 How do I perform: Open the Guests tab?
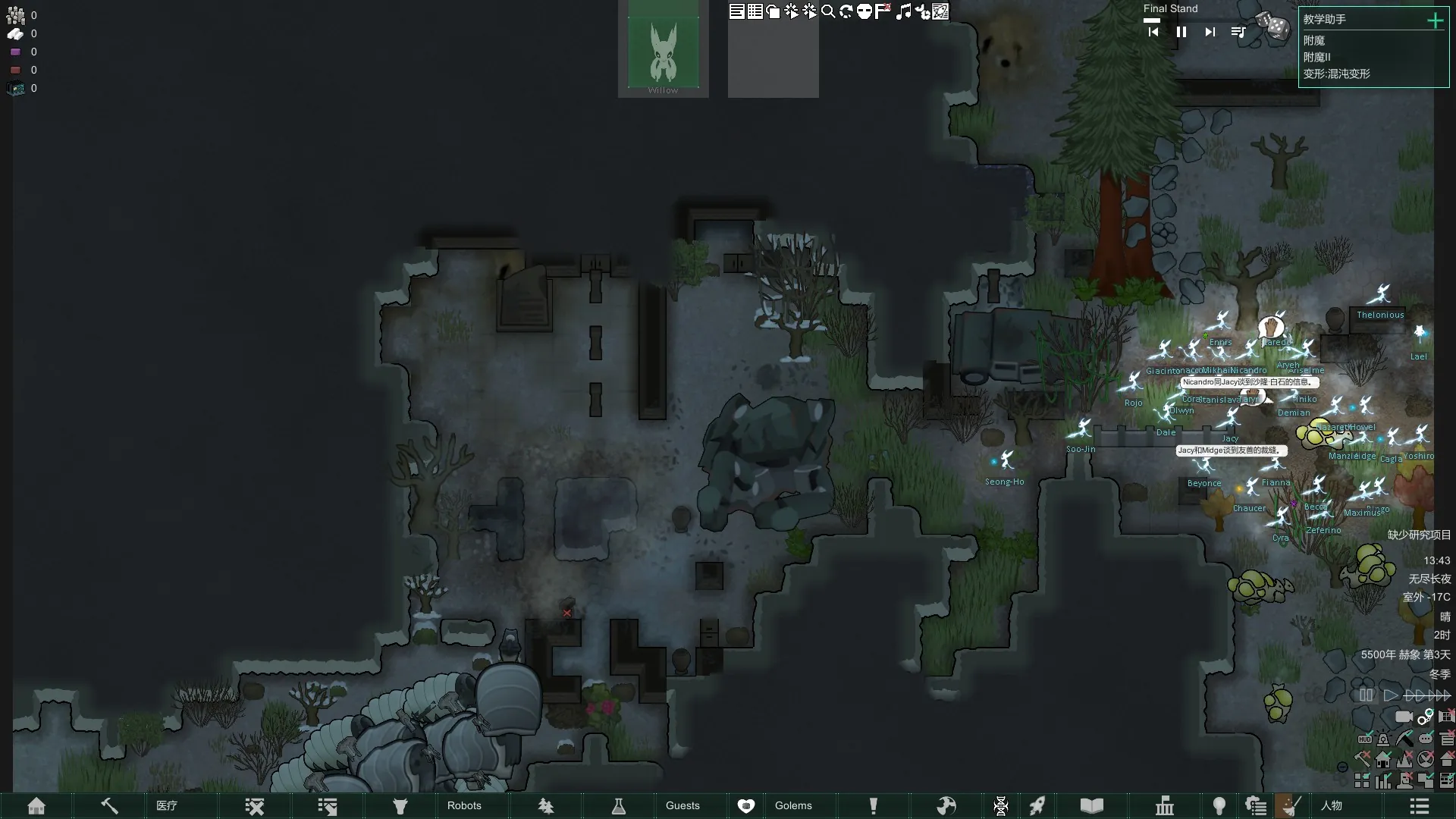[682, 805]
